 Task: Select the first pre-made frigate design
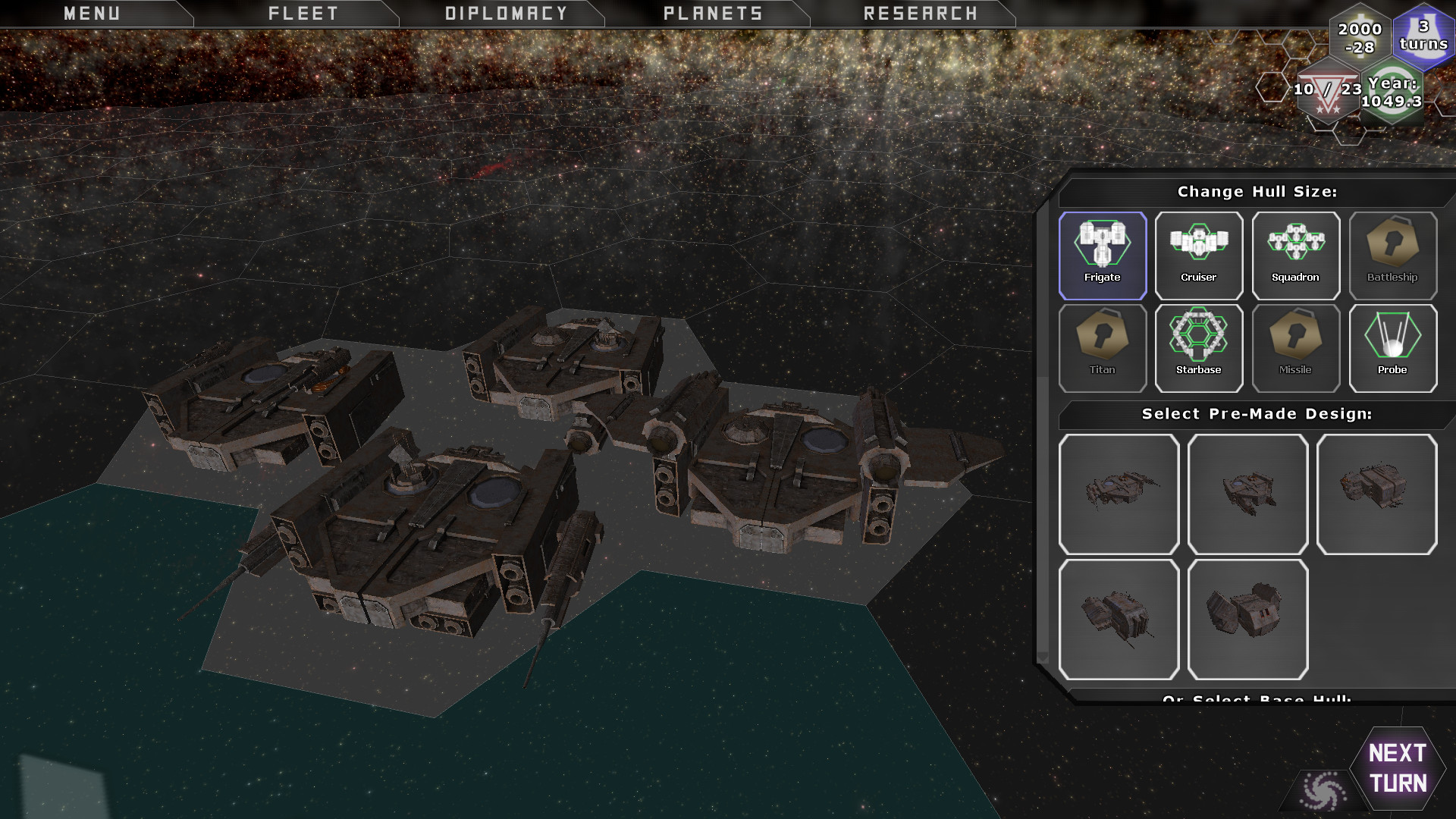point(1119,494)
